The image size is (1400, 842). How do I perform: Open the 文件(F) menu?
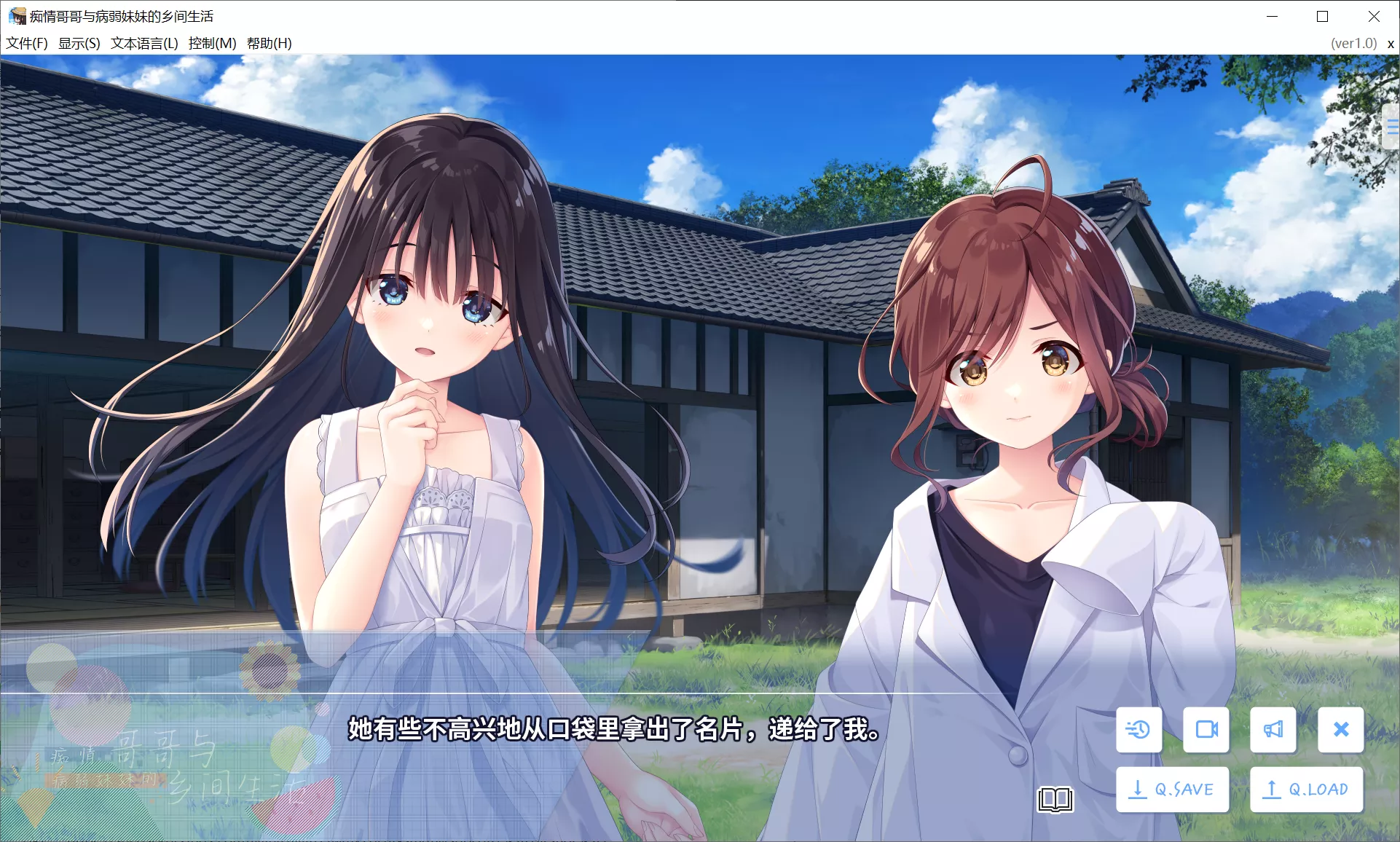pos(27,43)
